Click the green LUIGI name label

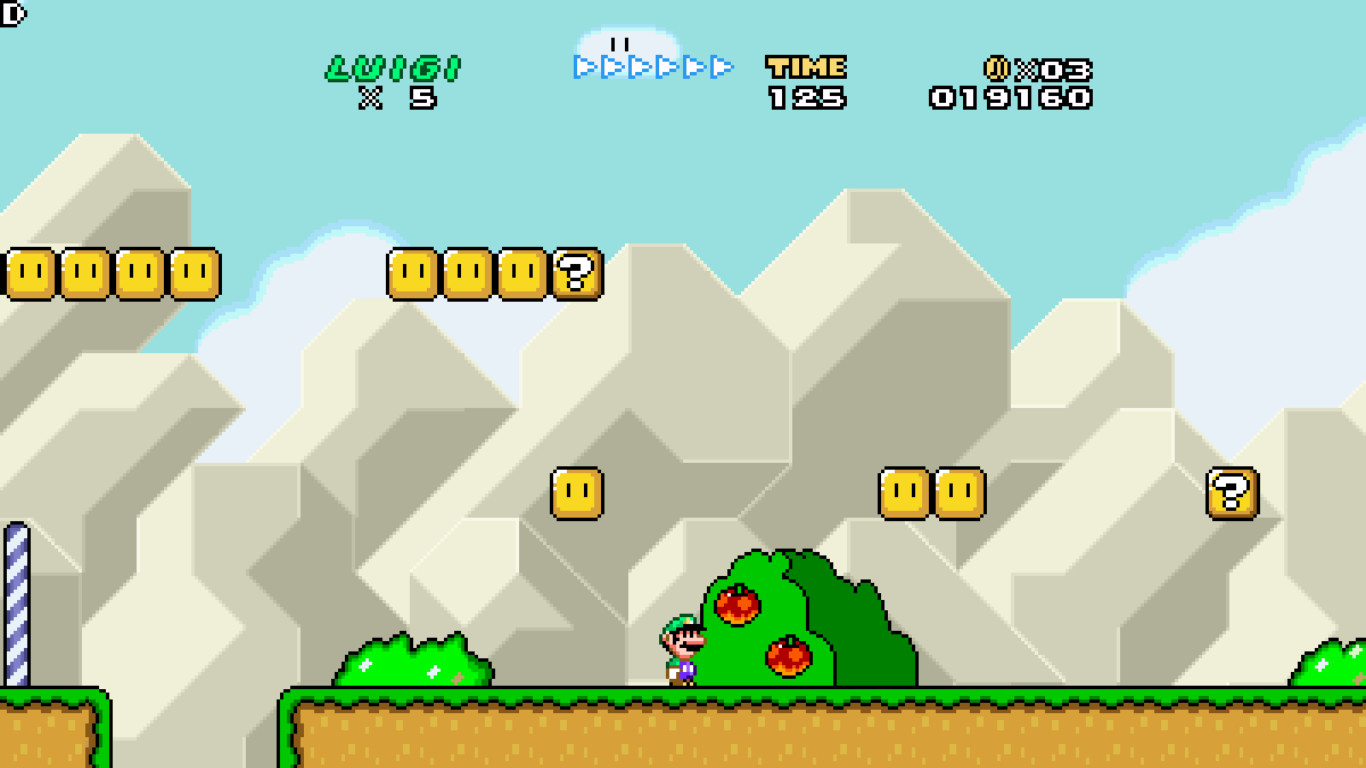coord(390,66)
